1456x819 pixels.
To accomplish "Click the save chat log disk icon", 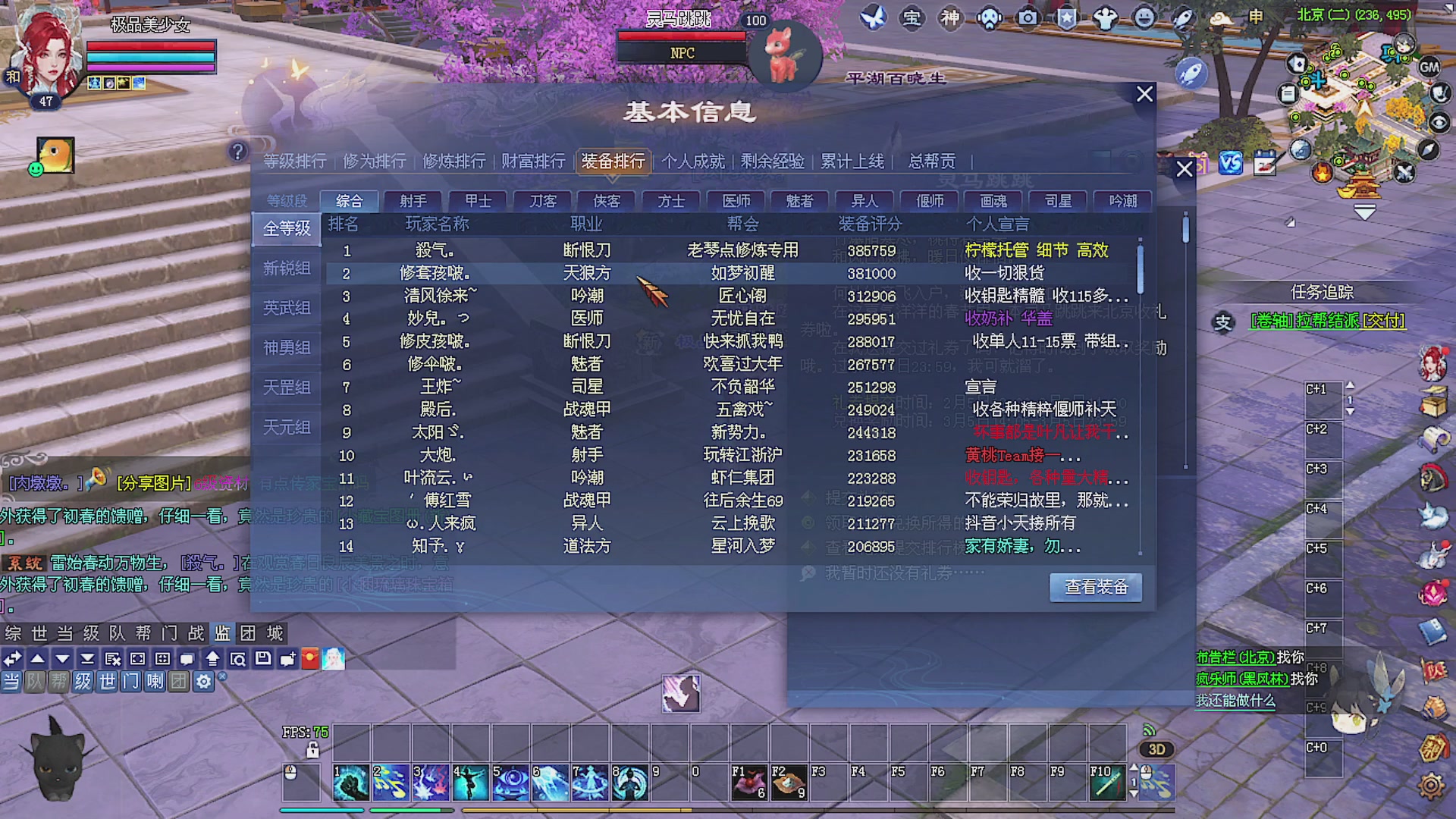I will click(263, 659).
